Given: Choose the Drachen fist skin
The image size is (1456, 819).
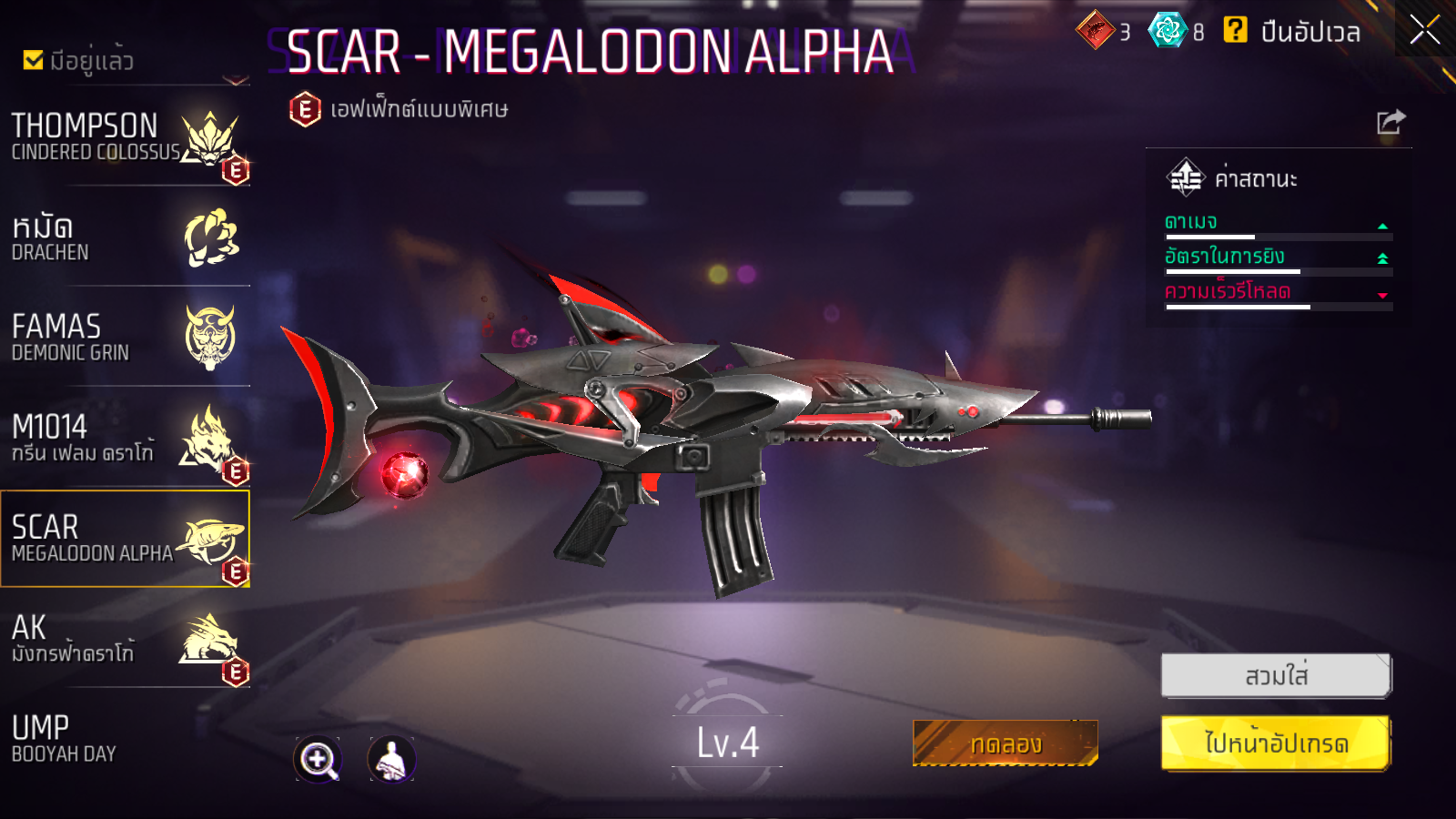Looking at the screenshot, I should (x=125, y=238).
